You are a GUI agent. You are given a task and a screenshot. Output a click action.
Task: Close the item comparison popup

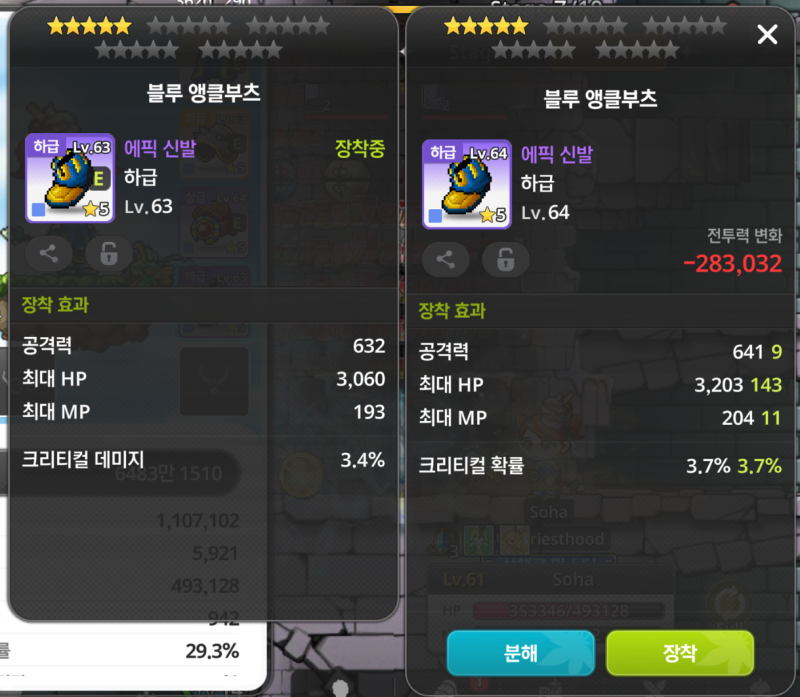[x=767, y=36]
